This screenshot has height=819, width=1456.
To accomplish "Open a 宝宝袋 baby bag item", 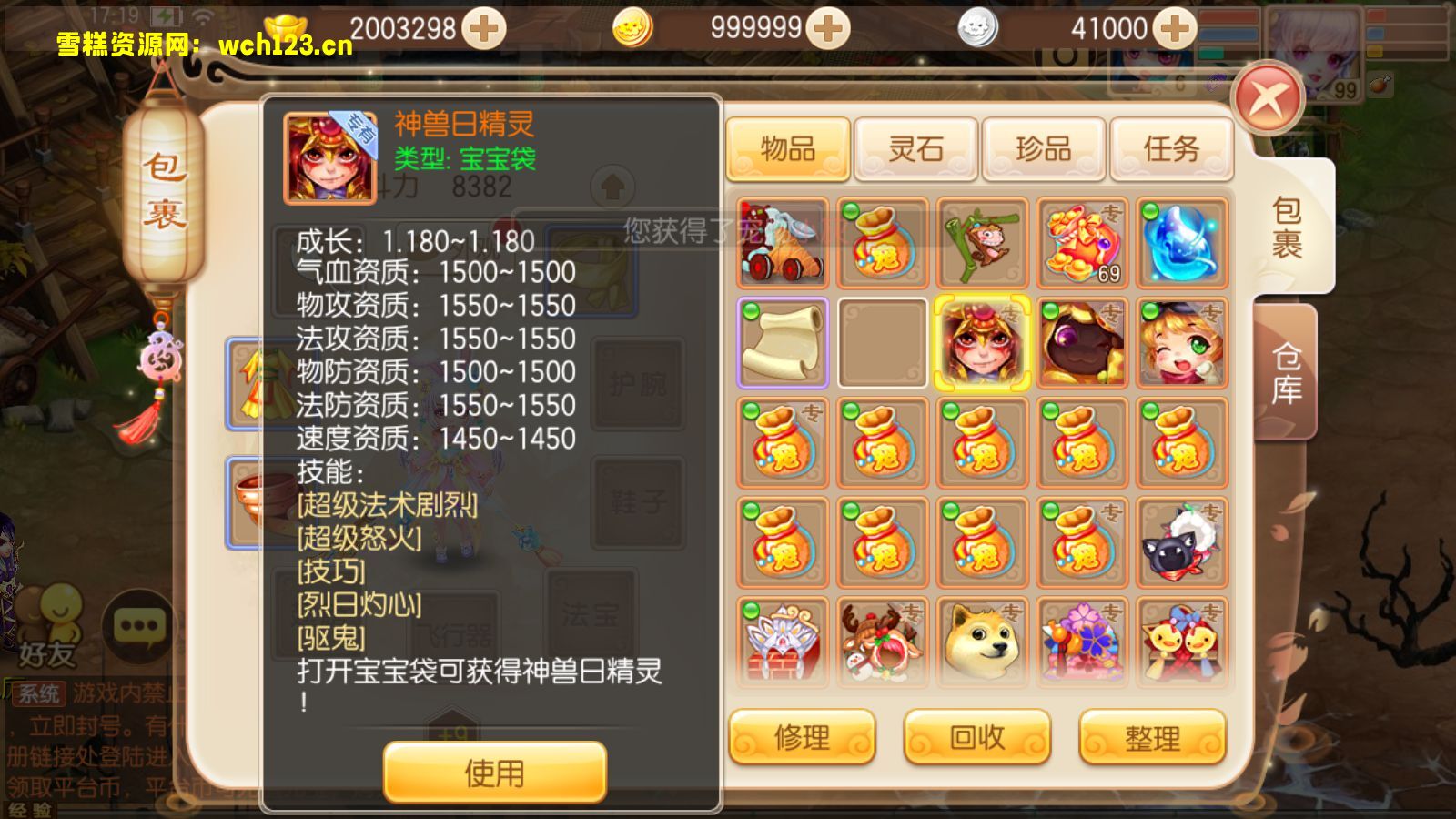I will pos(881,242).
